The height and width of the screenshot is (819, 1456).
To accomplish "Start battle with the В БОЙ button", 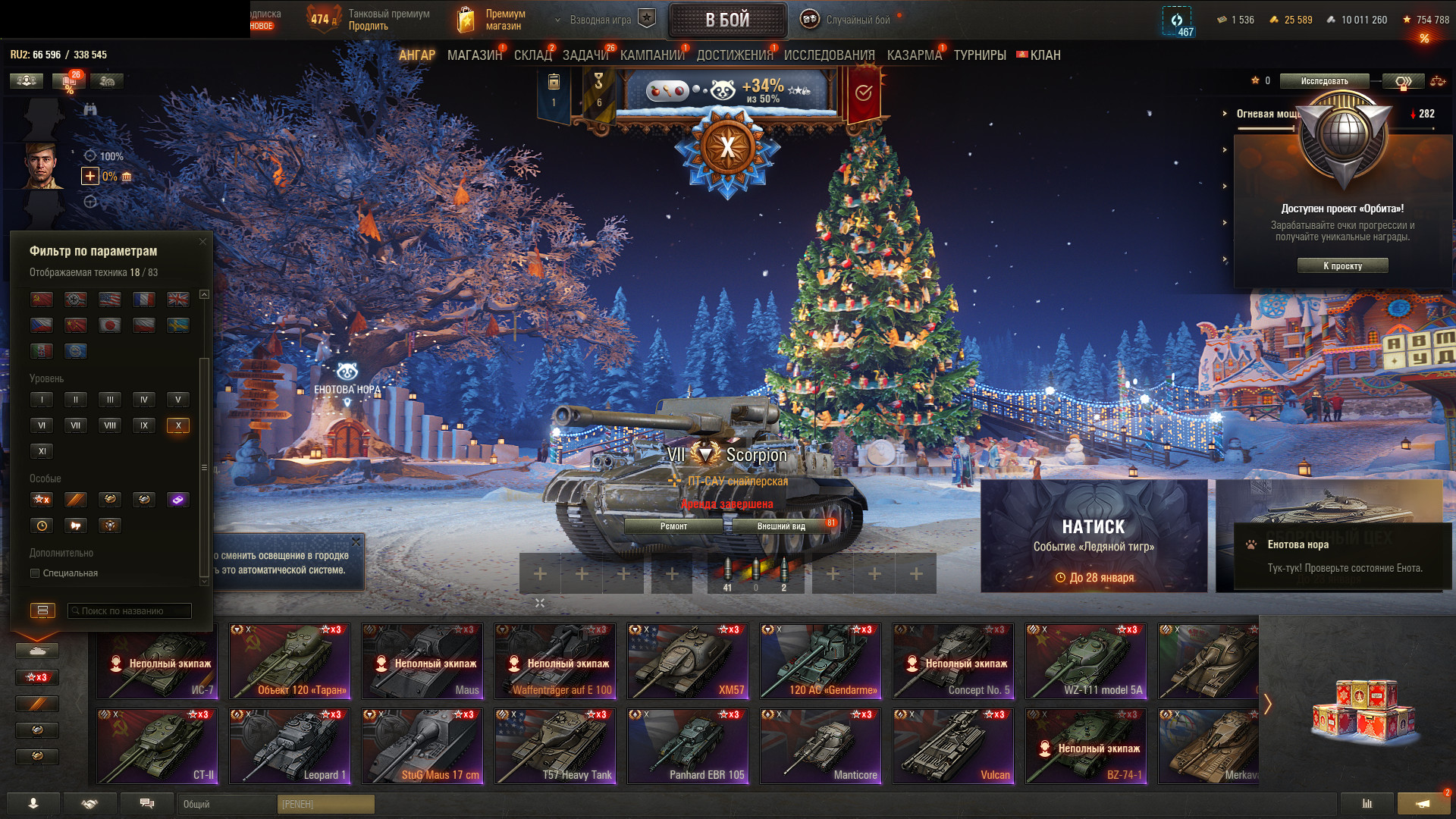I will pyautogui.click(x=727, y=20).
